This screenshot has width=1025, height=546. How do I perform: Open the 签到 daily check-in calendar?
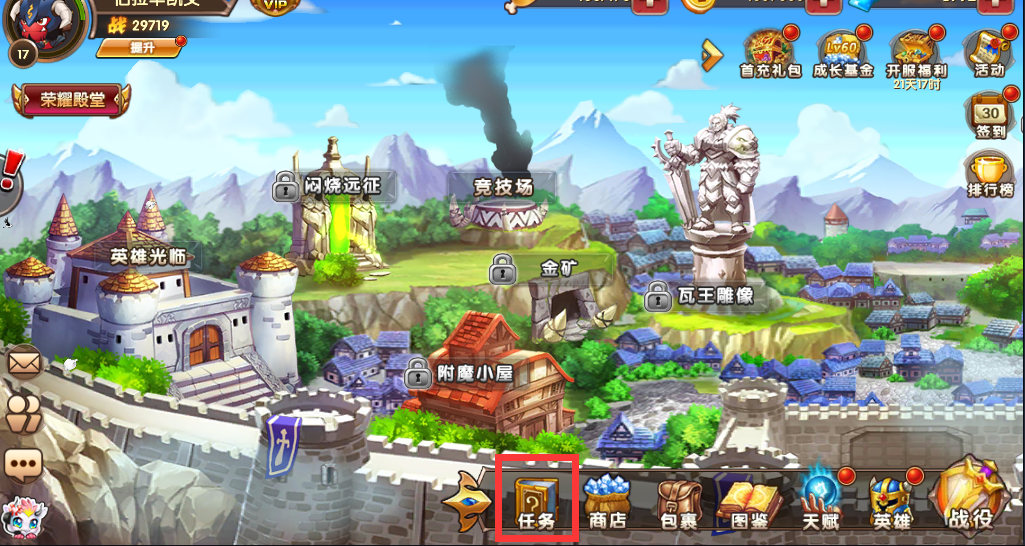(x=988, y=118)
